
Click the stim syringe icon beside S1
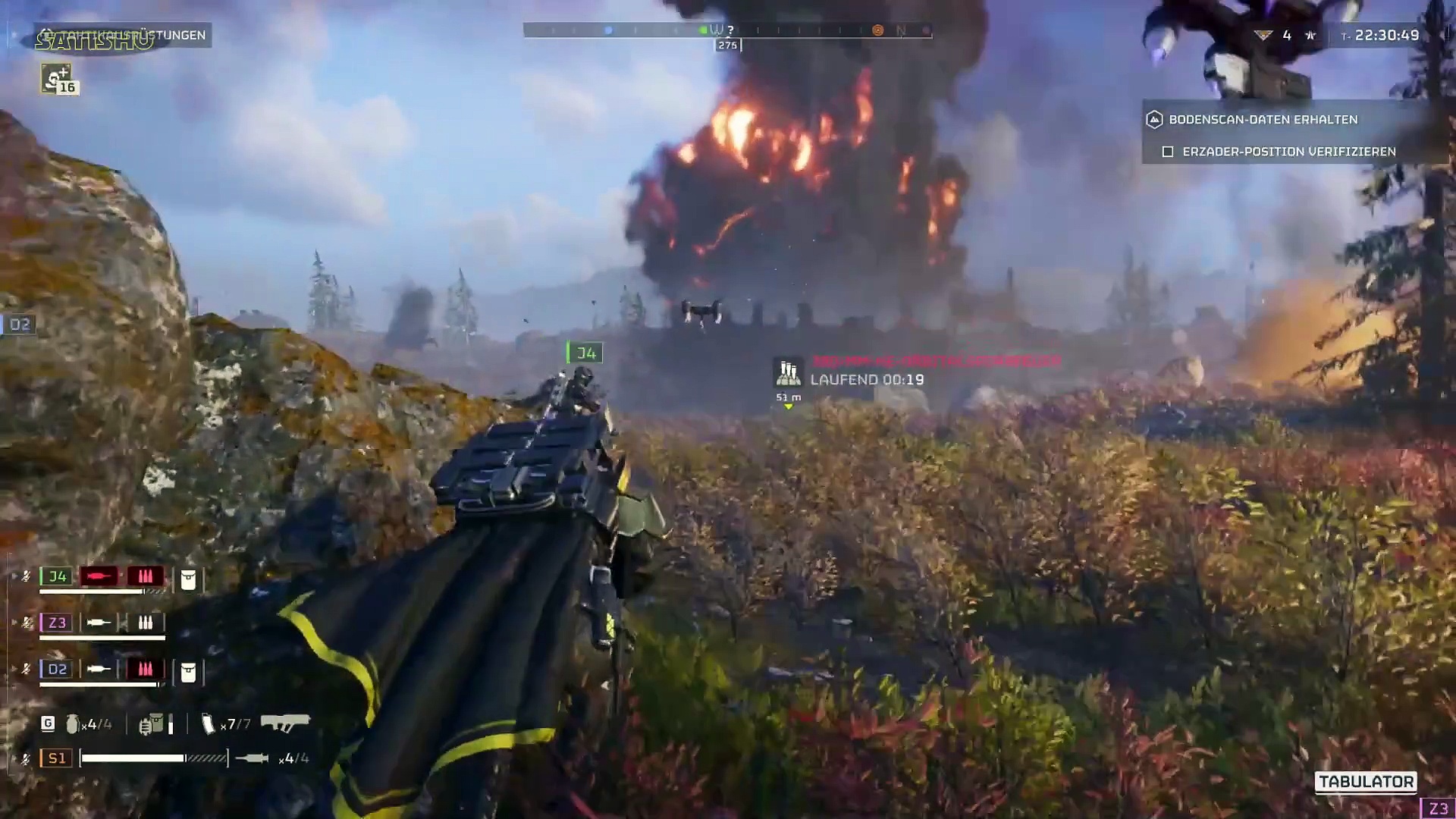[252, 758]
